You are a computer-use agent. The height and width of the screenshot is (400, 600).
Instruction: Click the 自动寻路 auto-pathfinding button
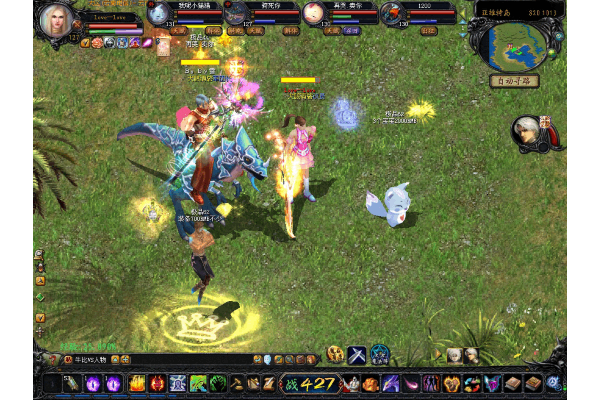click(x=514, y=80)
